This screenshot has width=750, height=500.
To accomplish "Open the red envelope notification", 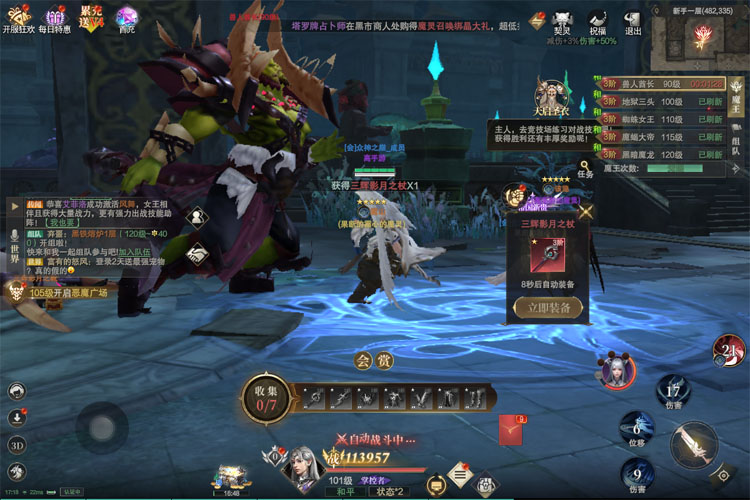I will pyautogui.click(x=512, y=430).
